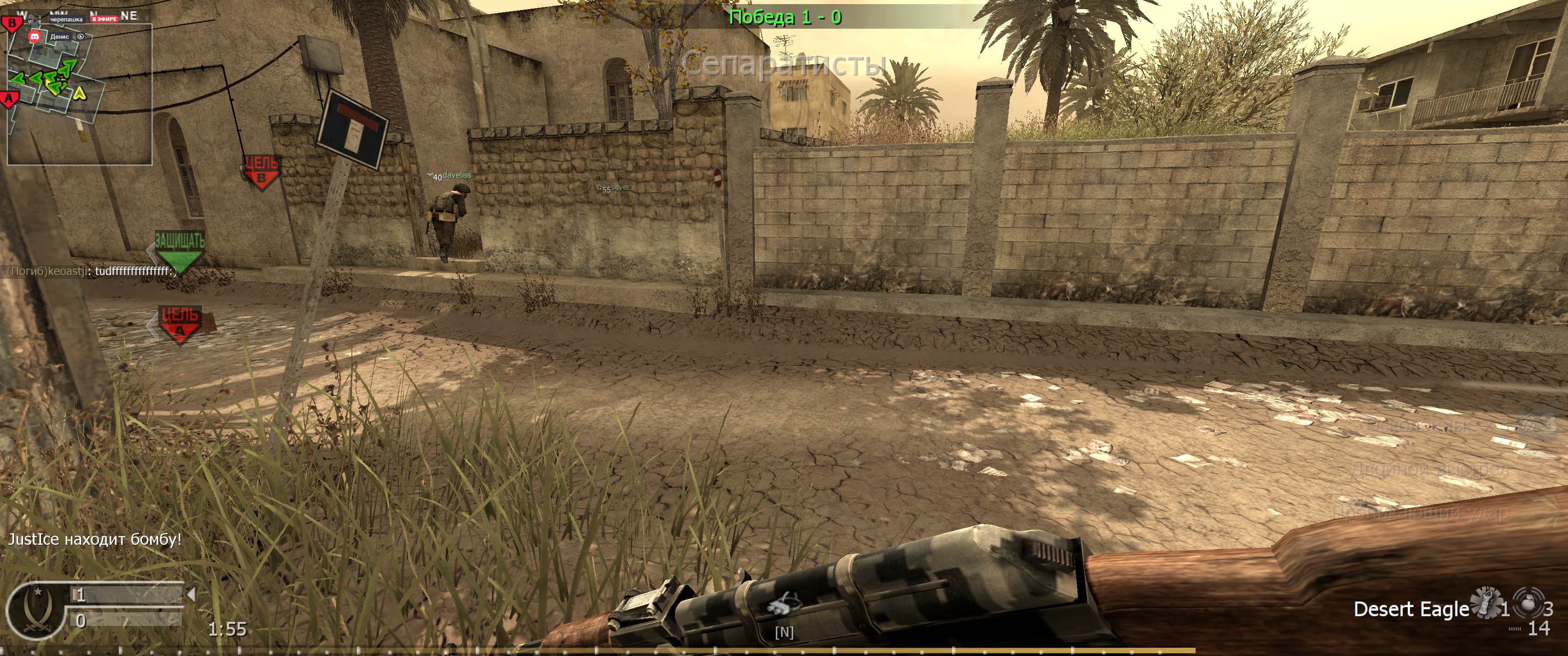Image resolution: width=1568 pixels, height=656 pixels.
Task: Click the red B marker beside the minimap
Action: [x=10, y=24]
